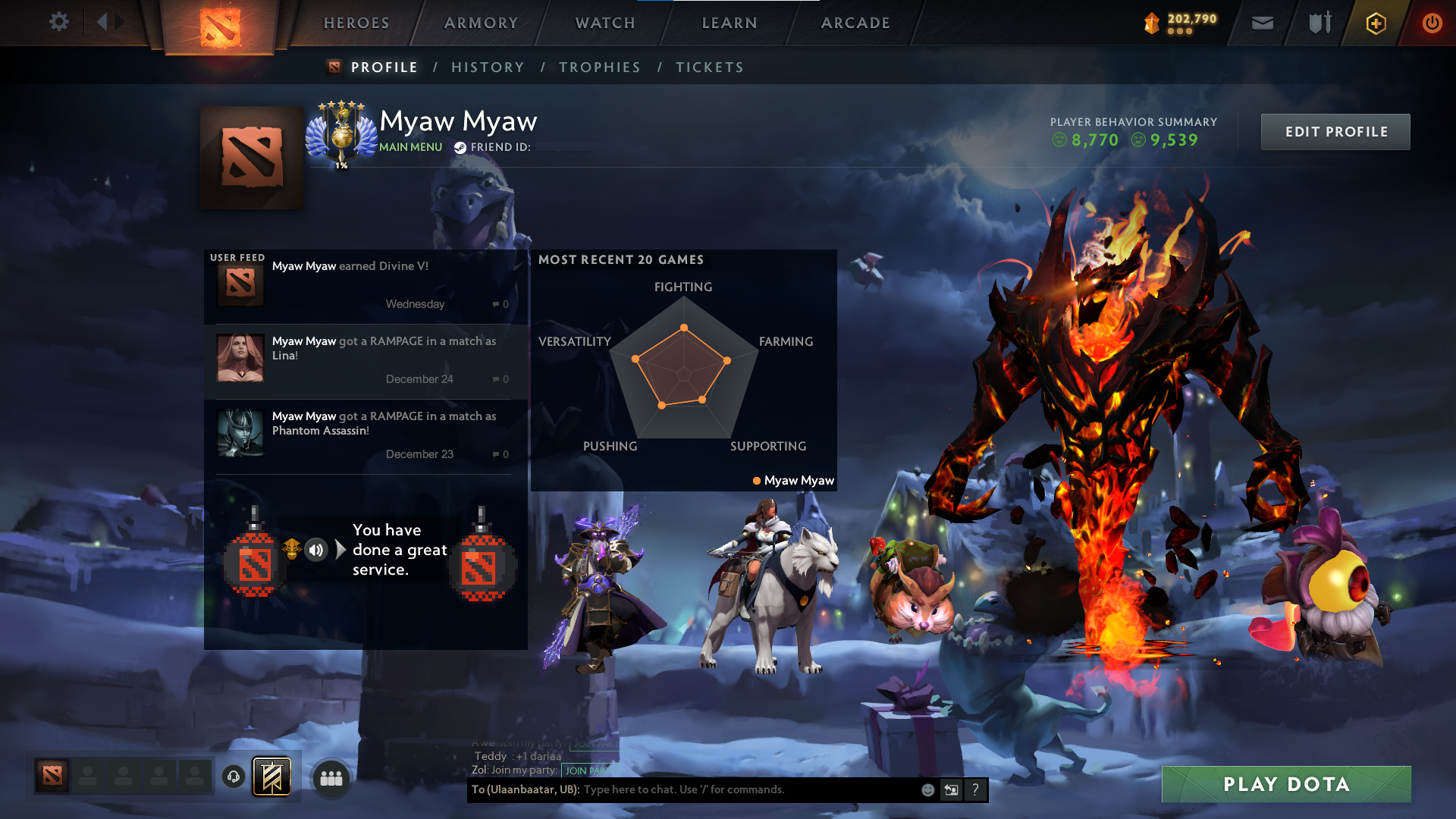
Task: Click the settings gear icon
Action: 59,22
